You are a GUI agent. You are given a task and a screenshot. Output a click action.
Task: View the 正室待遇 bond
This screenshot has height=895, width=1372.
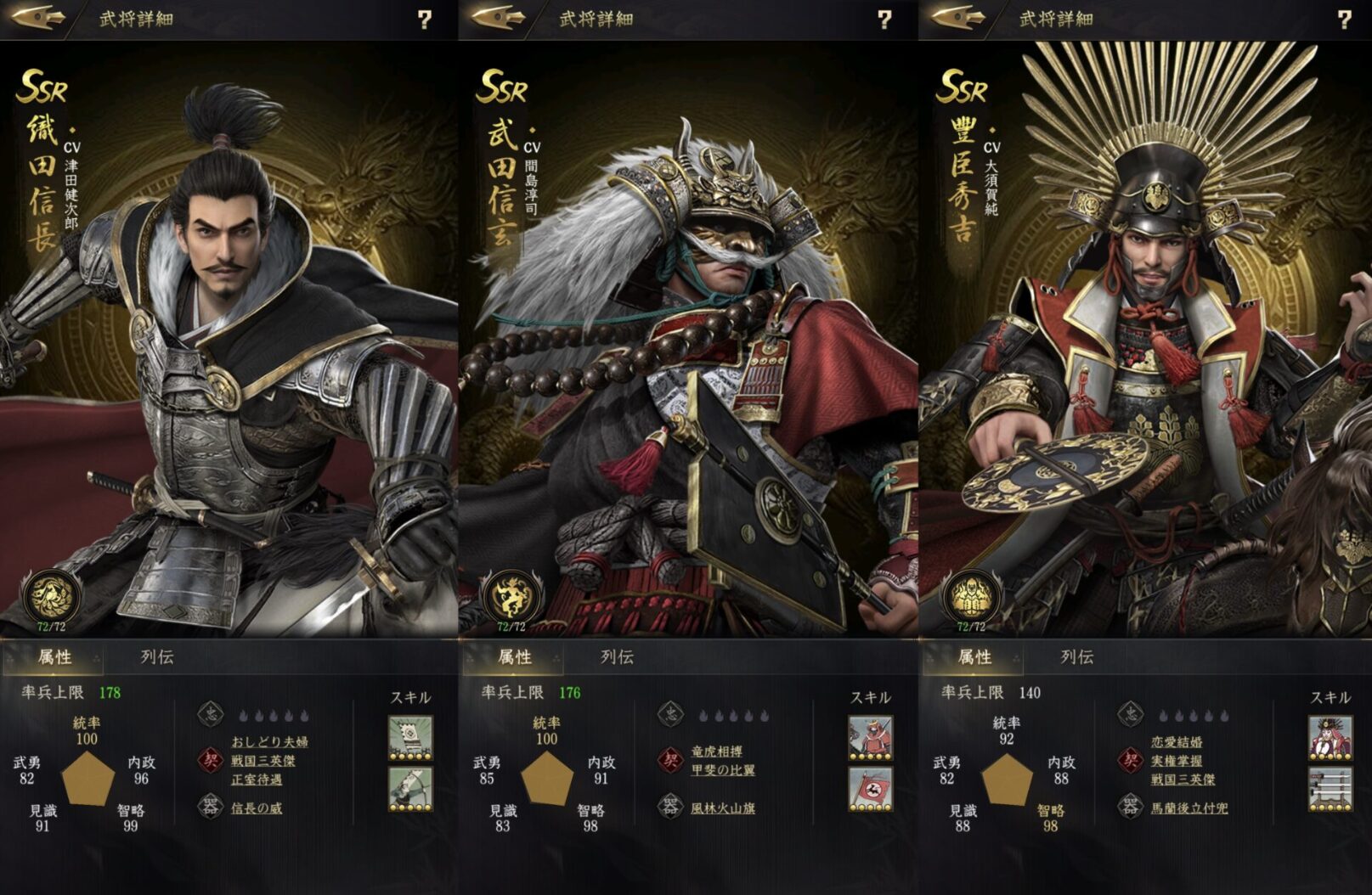click(x=257, y=779)
